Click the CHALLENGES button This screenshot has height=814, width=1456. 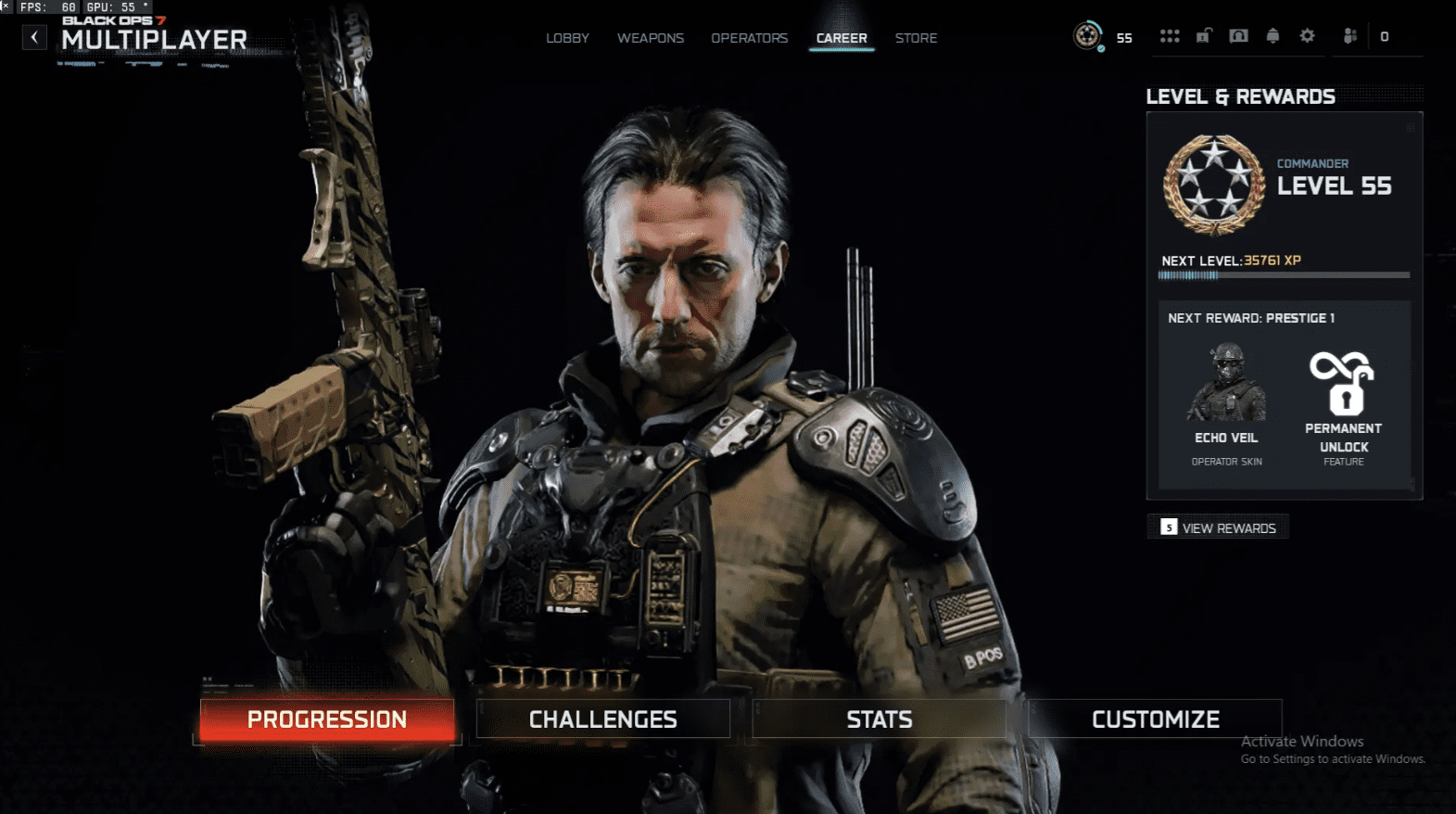(x=602, y=719)
